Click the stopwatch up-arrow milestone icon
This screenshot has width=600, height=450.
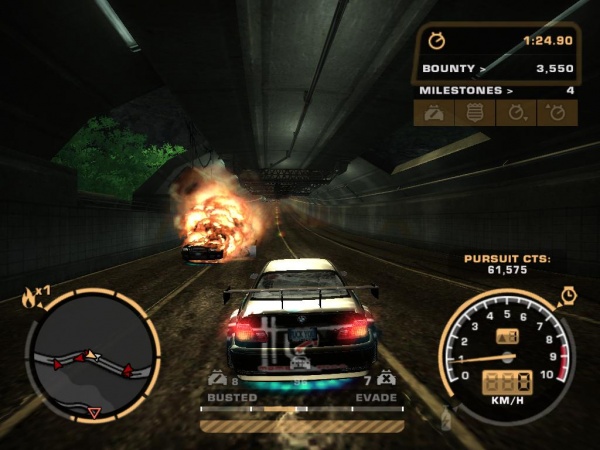pos(557,113)
